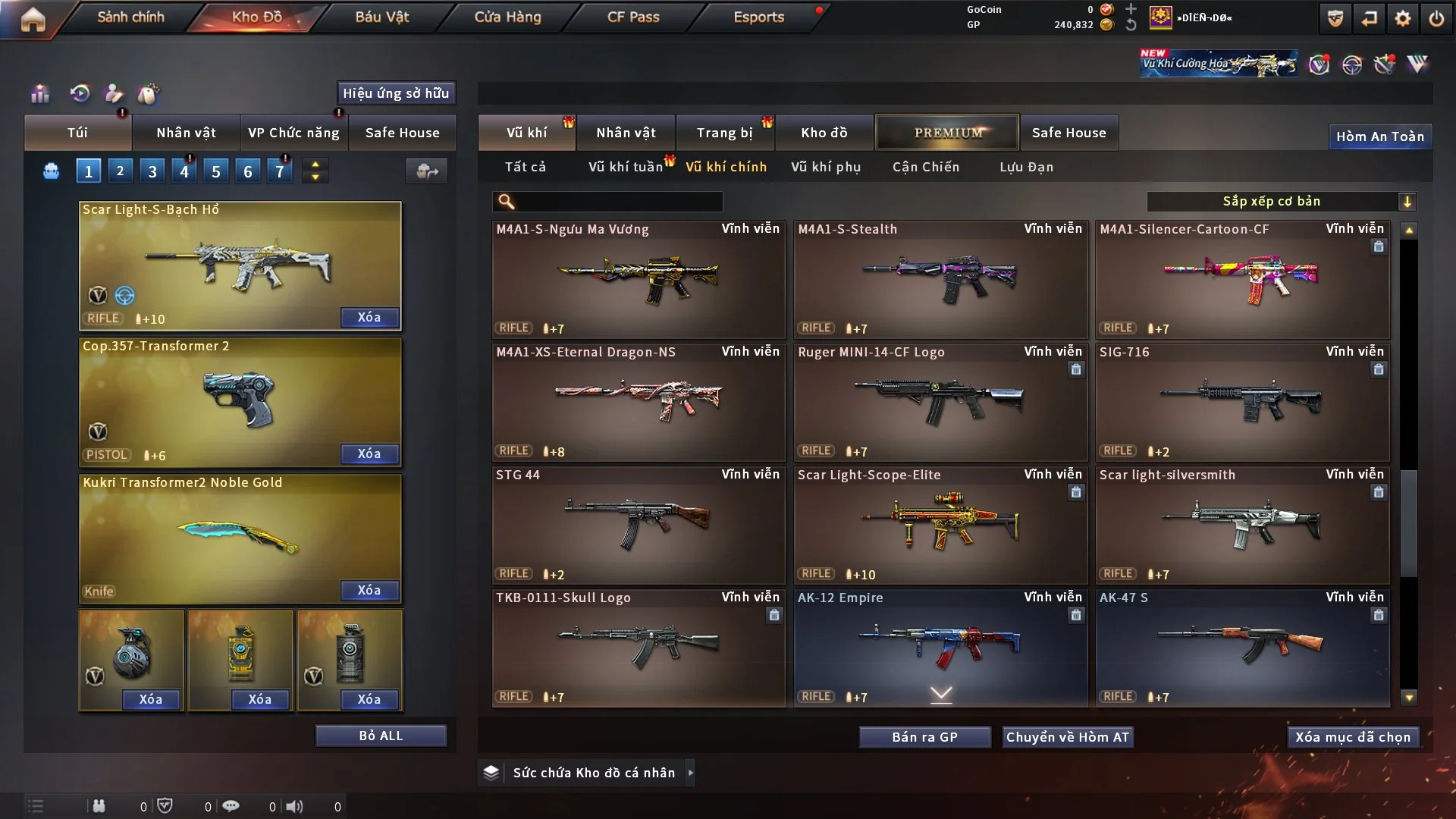Remove the Scar Light-S-Bạch Hổ rifle with Xóa
The width and height of the screenshot is (1456, 819).
point(369,317)
